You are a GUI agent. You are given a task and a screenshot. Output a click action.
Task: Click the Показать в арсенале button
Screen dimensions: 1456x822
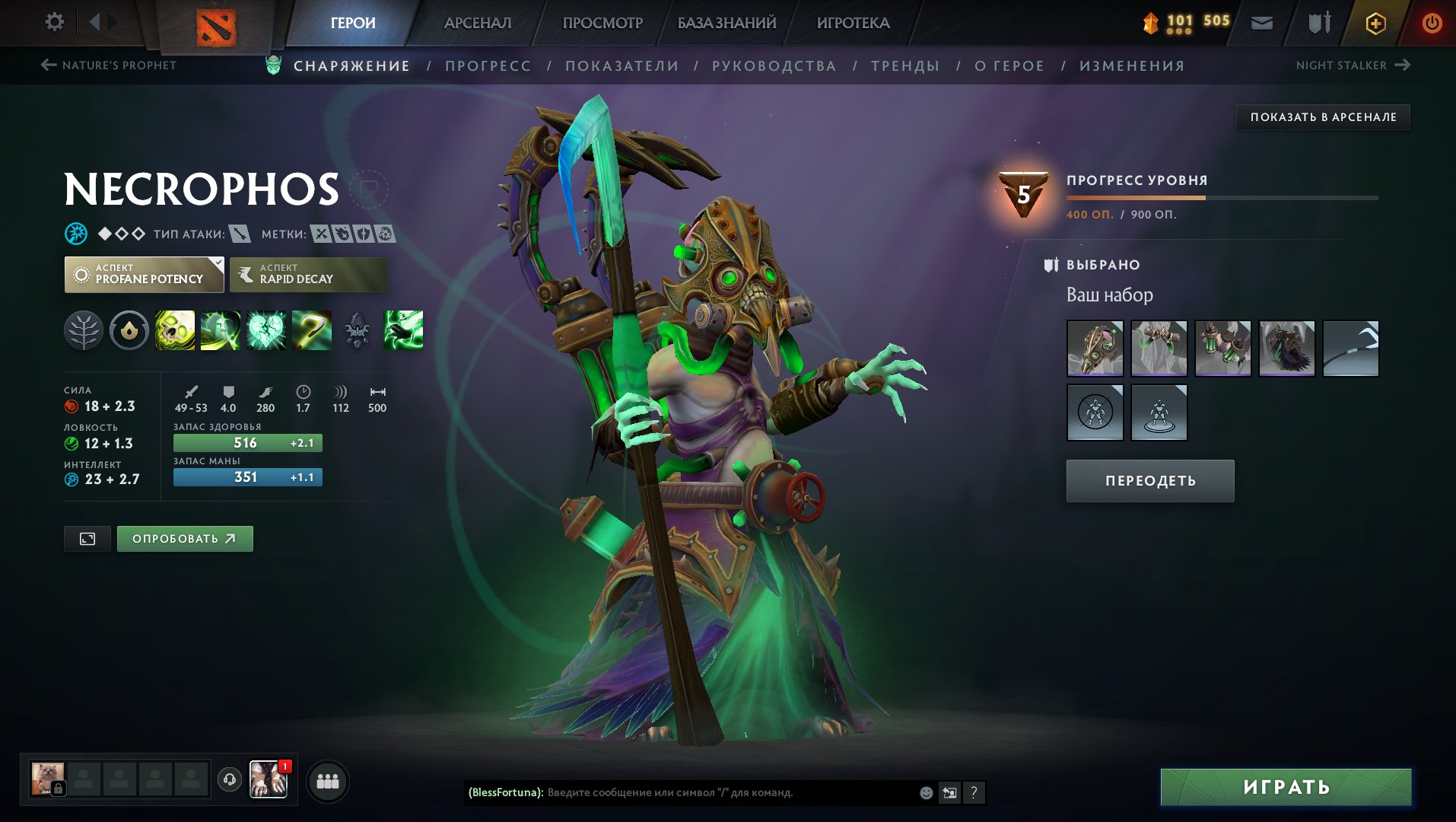(1323, 117)
